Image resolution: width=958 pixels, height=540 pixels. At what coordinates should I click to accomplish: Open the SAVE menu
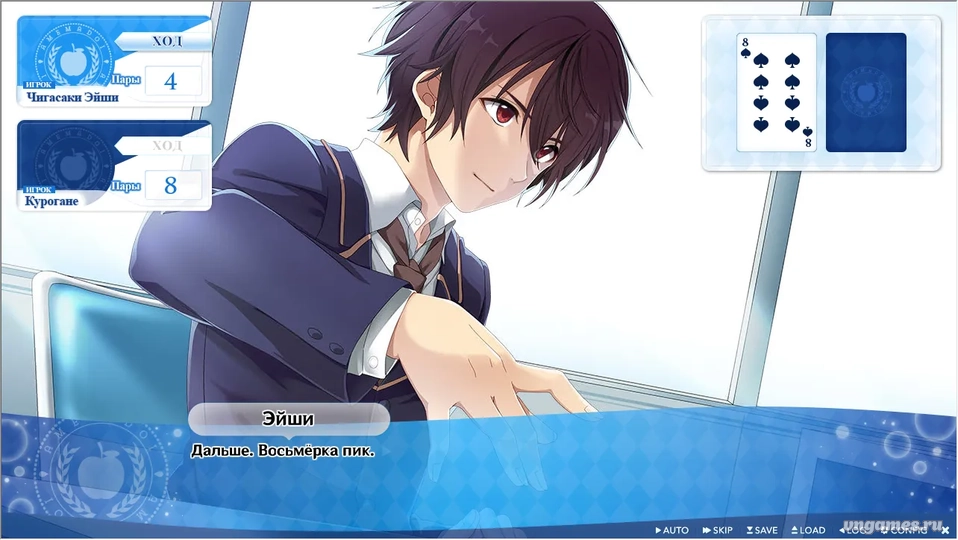point(762,530)
